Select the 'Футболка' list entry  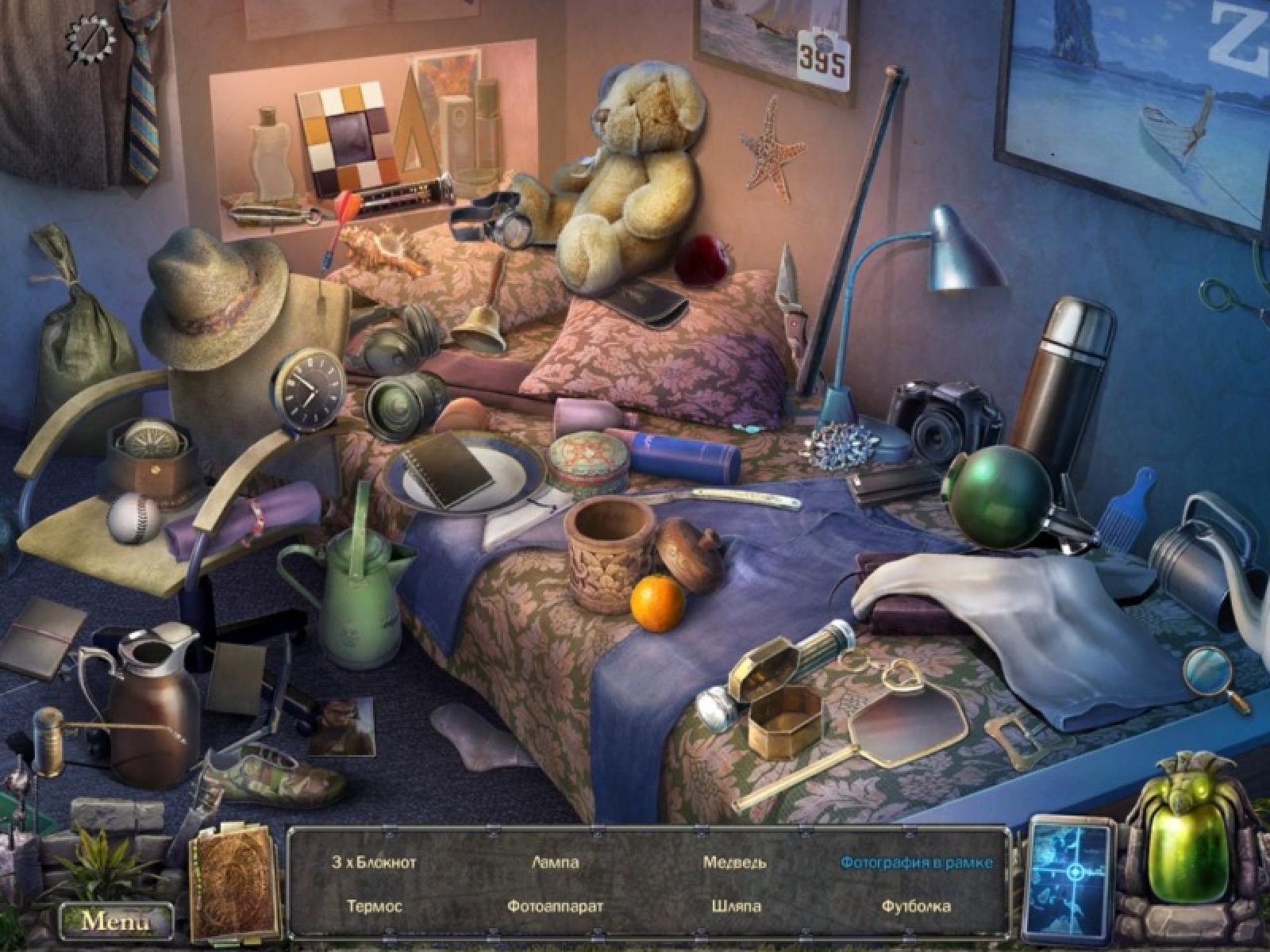point(916,905)
